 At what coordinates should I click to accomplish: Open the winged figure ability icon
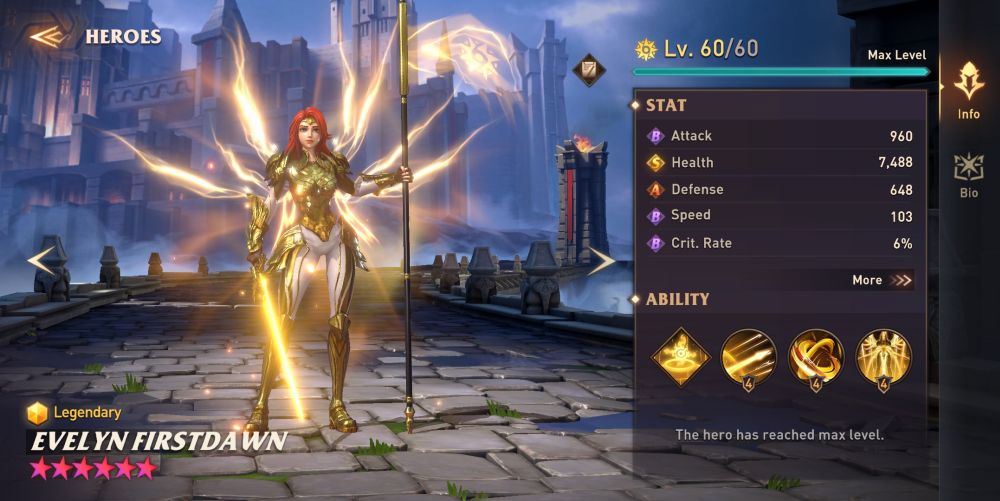pyautogui.click(x=883, y=356)
